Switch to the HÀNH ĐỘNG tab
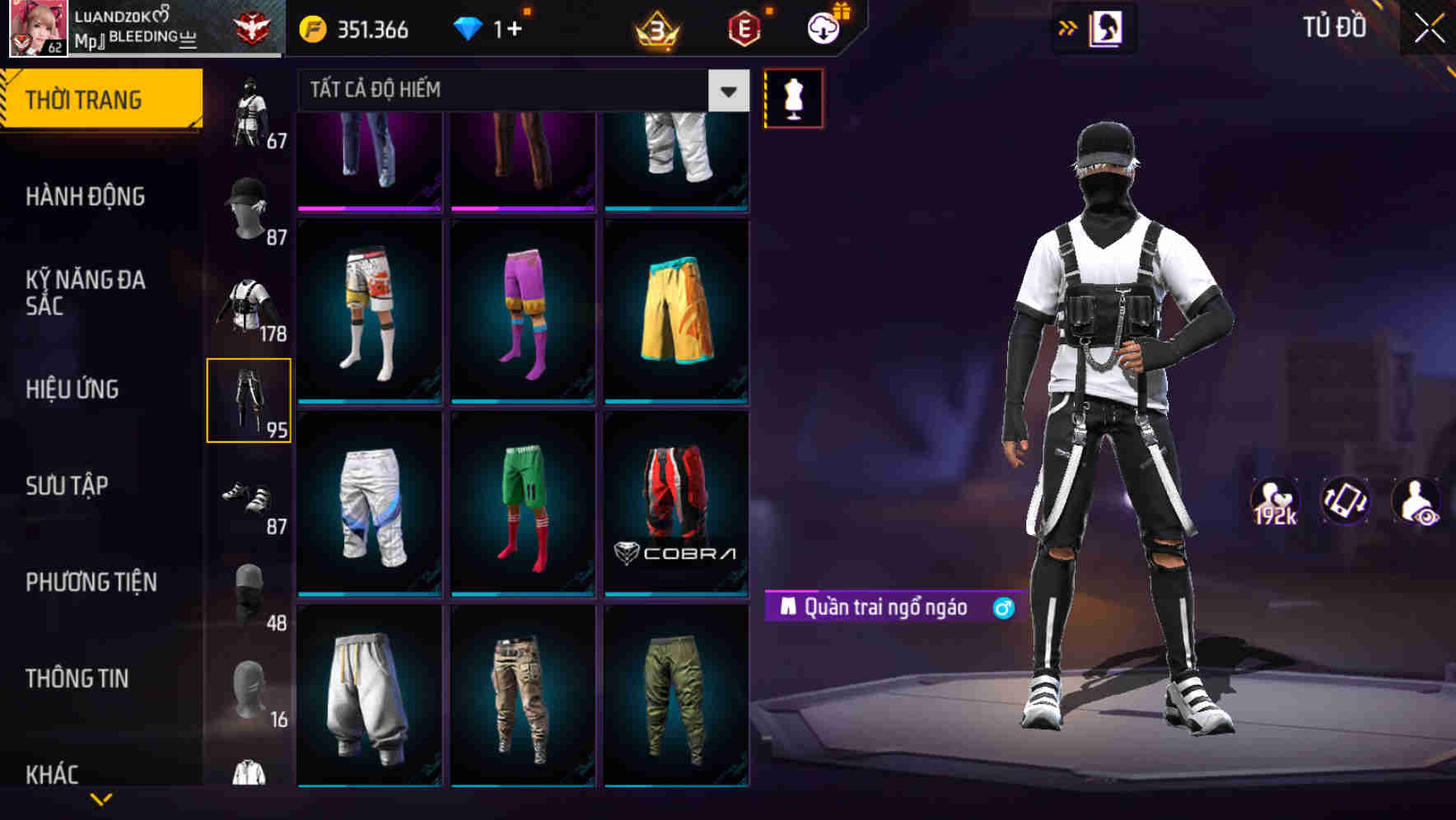The width and height of the screenshot is (1456, 820). tap(84, 196)
